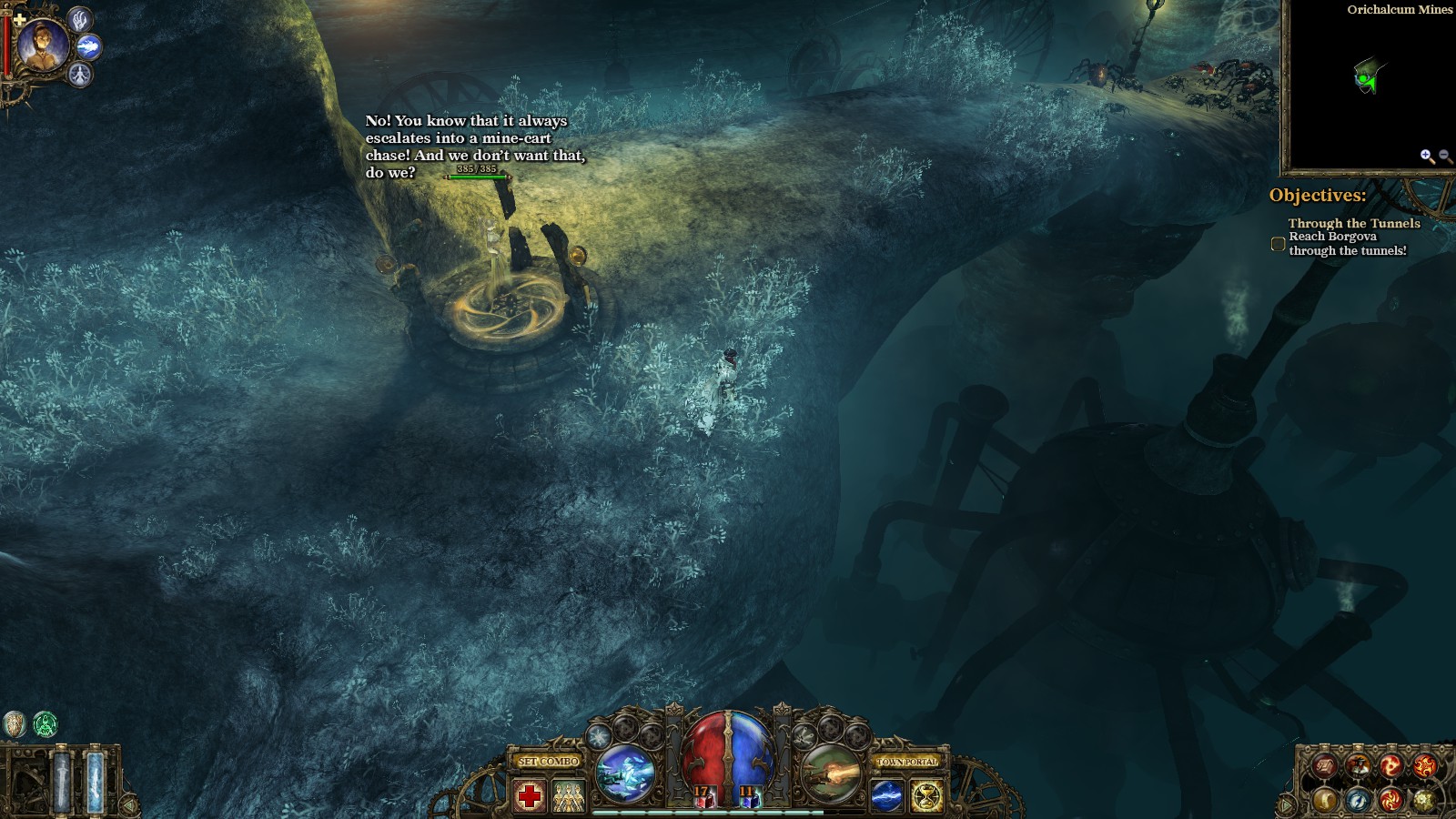This screenshot has width=1456, height=819.
Task: Select the ghost figure companion stance icon
Action: tap(81, 74)
